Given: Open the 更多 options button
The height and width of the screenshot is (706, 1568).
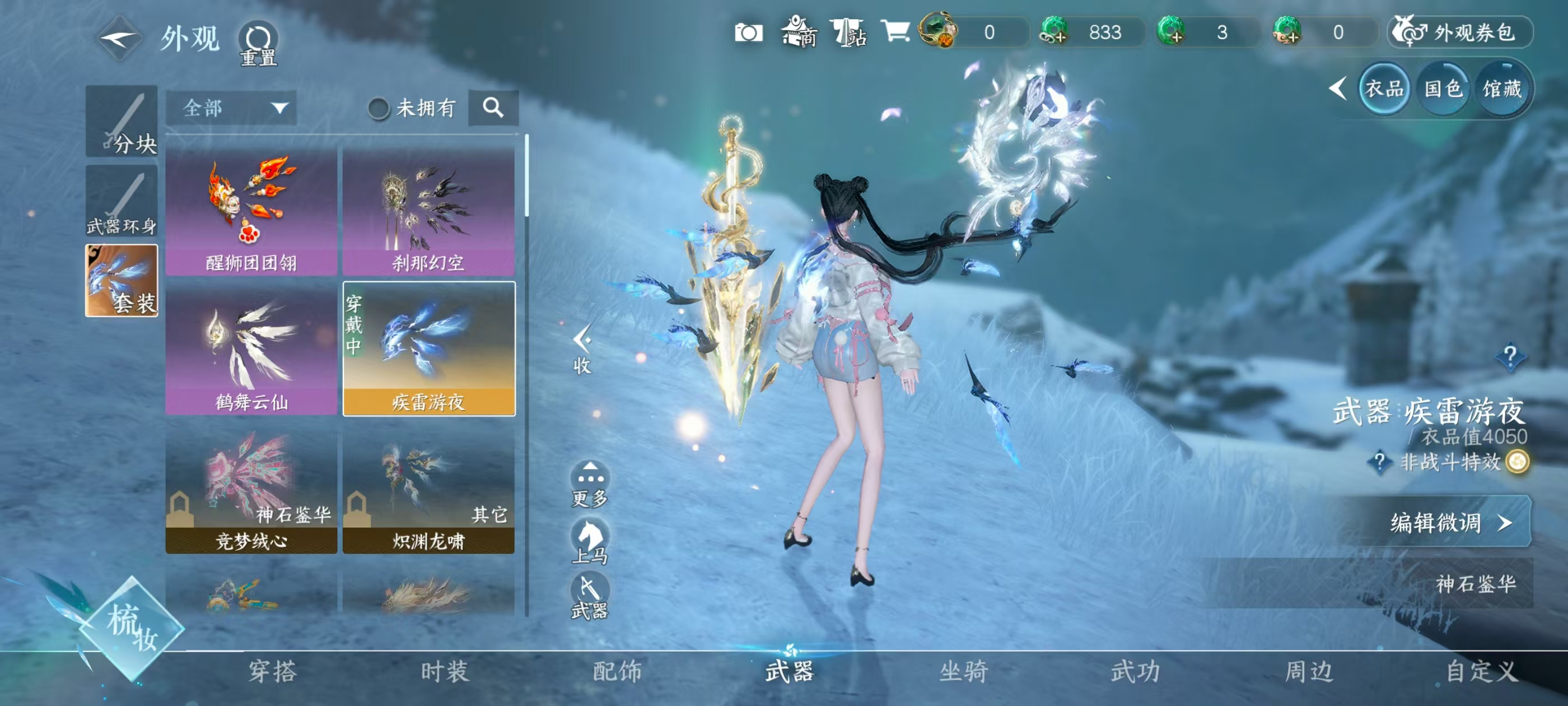Looking at the screenshot, I should coord(590,484).
